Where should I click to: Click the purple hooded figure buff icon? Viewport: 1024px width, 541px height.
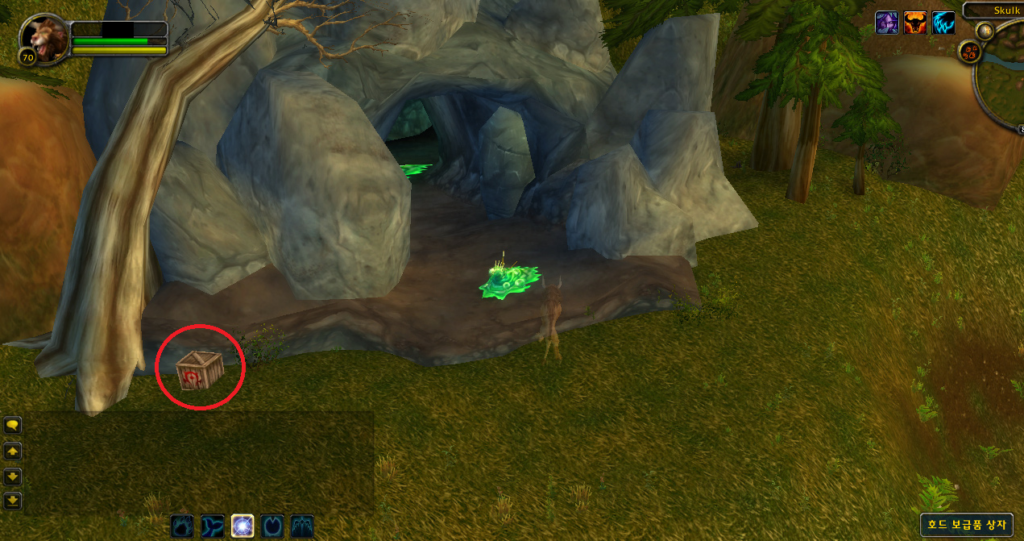coord(886,22)
